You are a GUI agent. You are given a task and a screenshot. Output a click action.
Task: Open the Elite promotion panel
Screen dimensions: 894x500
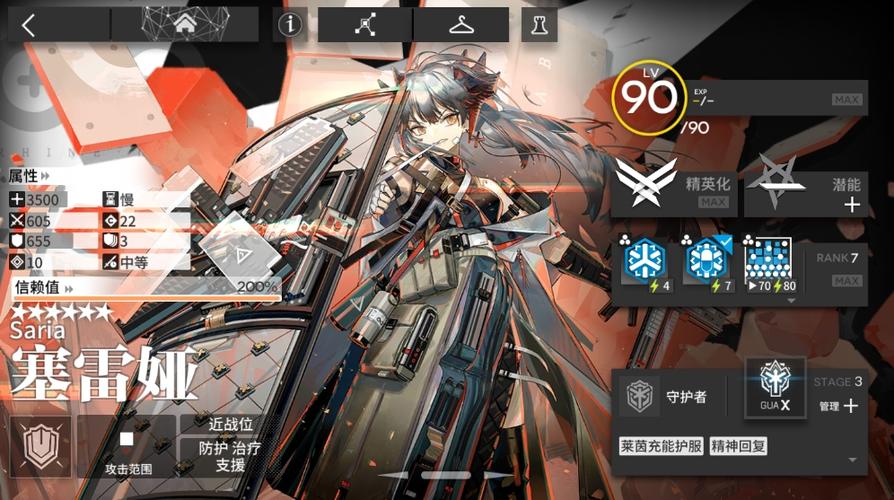[674, 188]
